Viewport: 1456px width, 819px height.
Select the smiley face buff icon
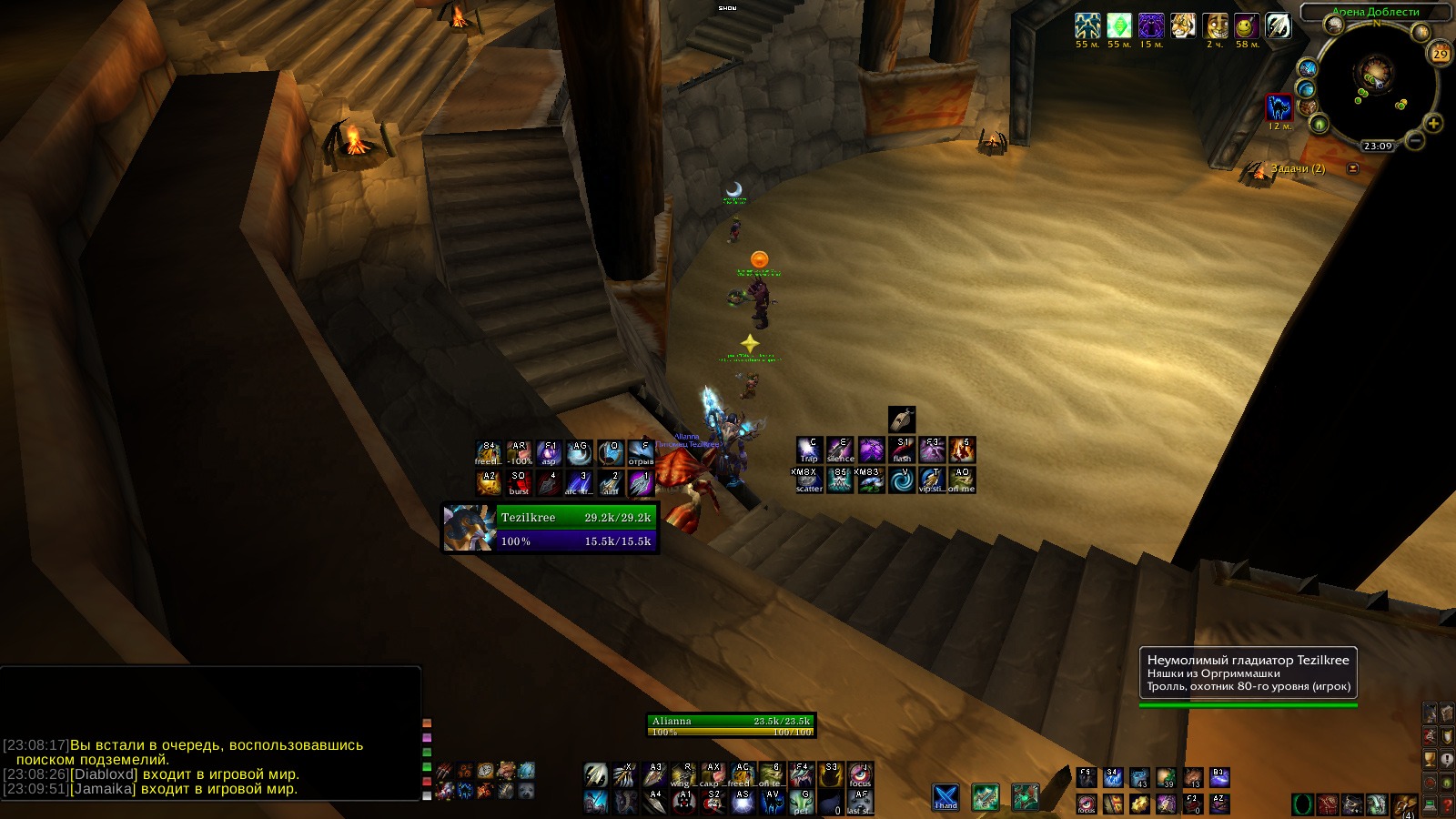point(1246,25)
